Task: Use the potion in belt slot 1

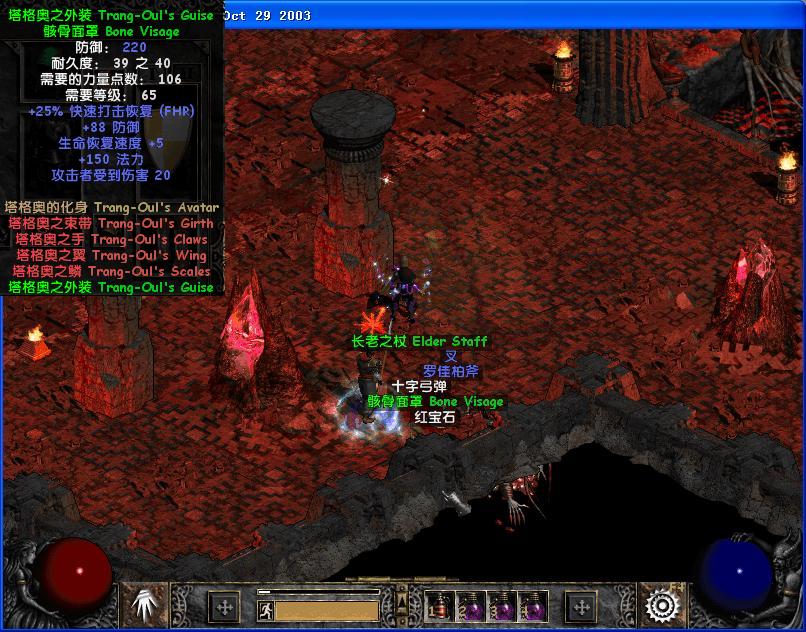Action: [439, 606]
